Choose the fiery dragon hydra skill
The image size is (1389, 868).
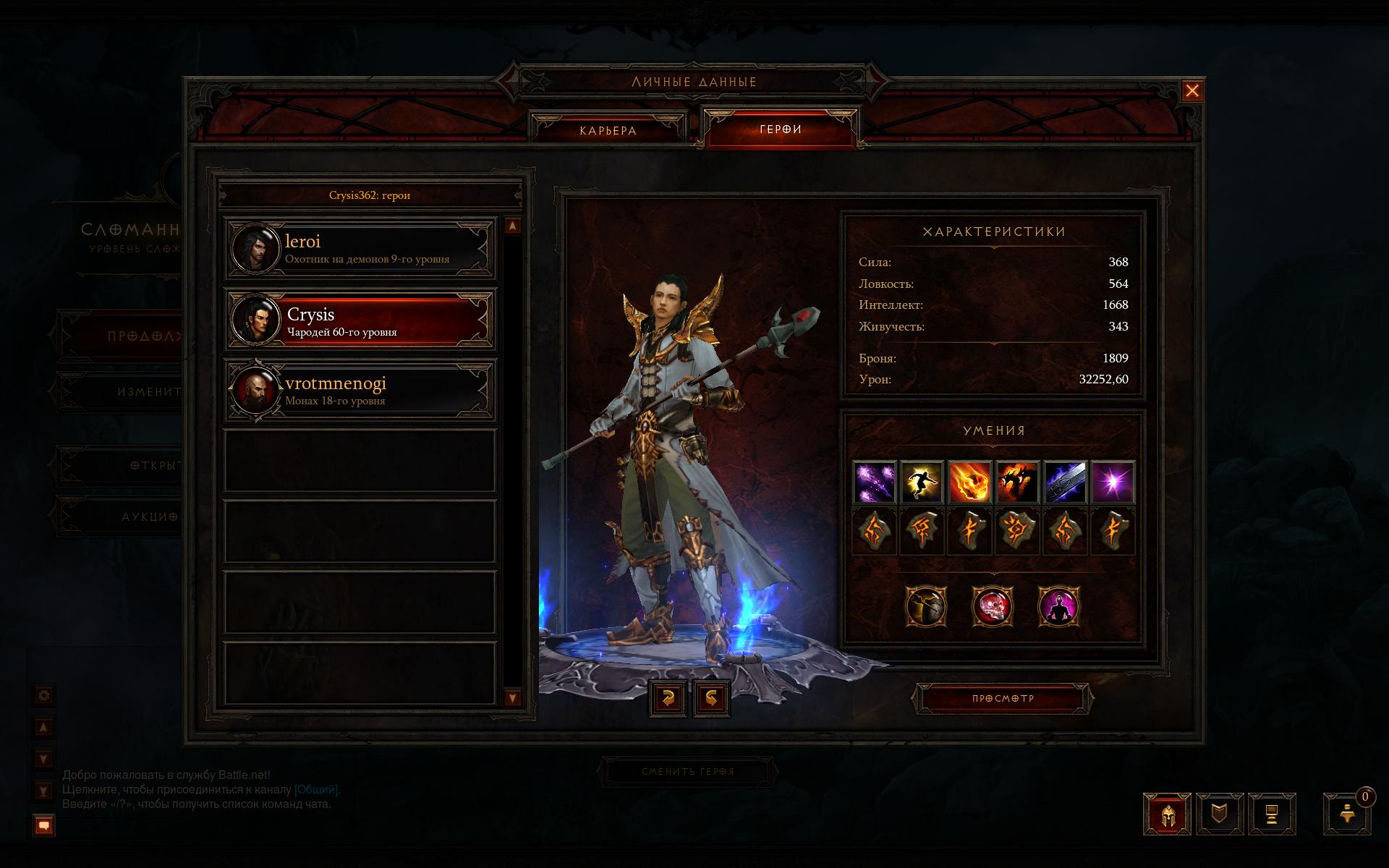pos(1017,482)
